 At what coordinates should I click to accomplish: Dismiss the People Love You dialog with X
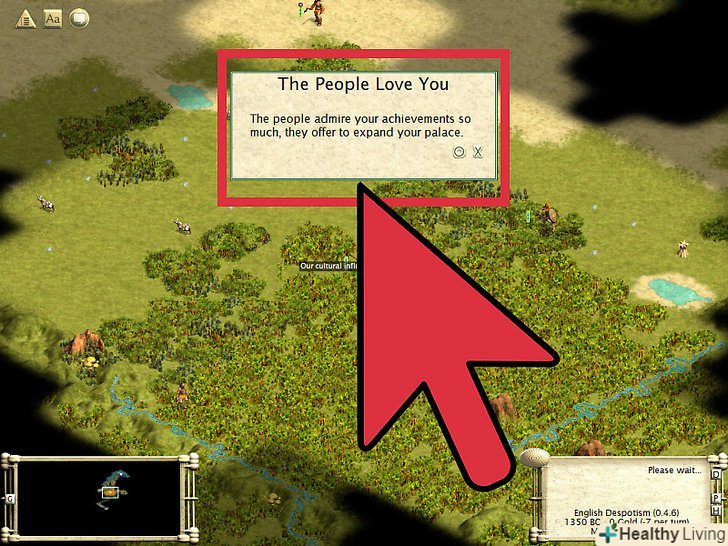(478, 153)
